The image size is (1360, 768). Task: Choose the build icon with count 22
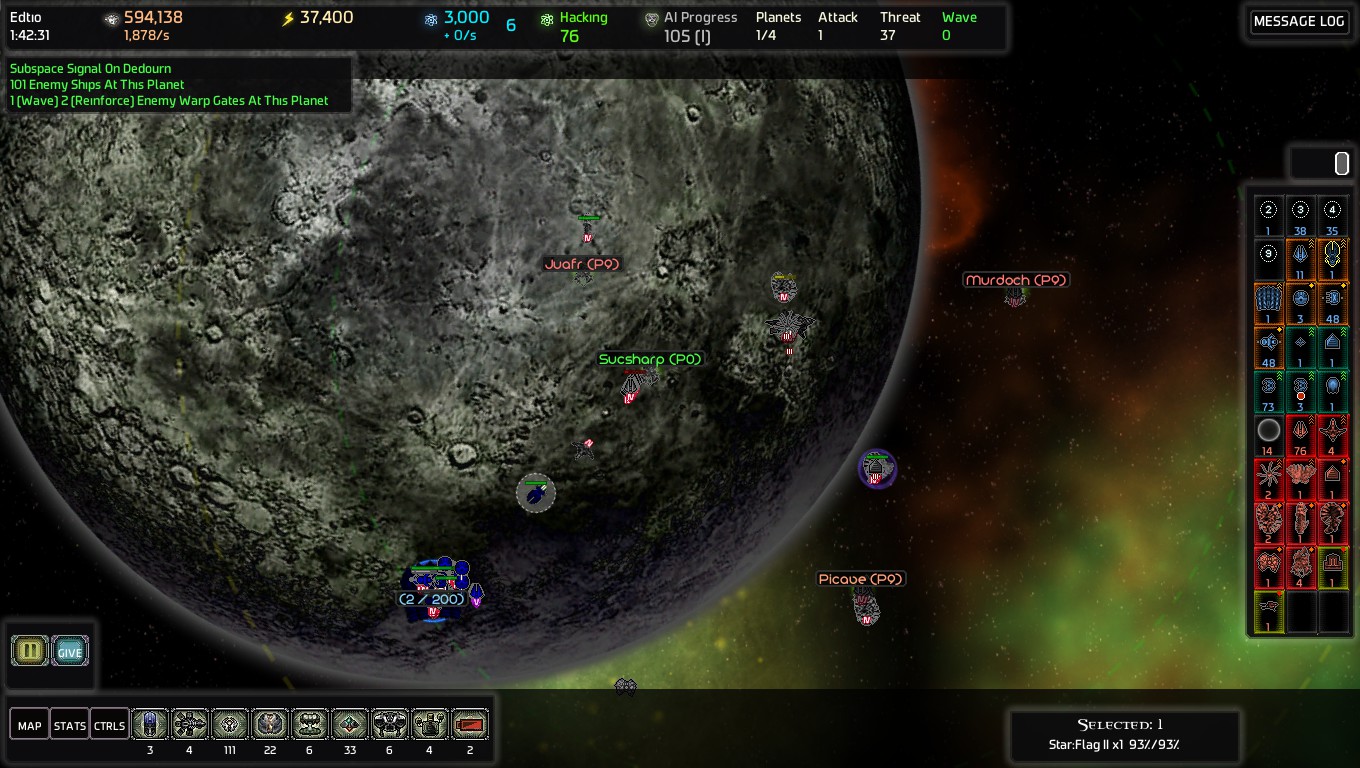click(x=270, y=724)
